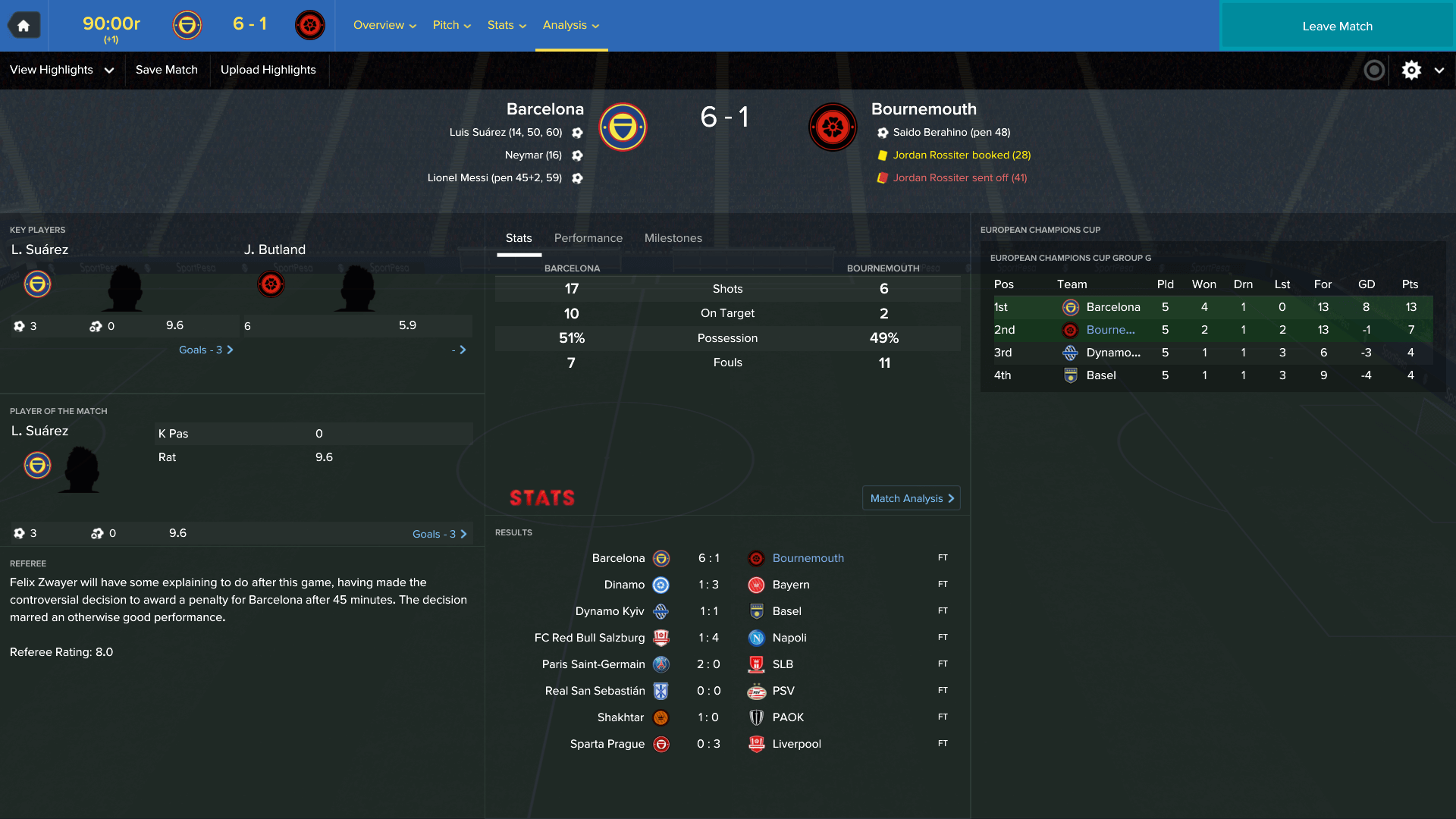Open the Sparta Prague vs Liverpool result
Viewport: 1456px width, 819px height.
(708, 744)
